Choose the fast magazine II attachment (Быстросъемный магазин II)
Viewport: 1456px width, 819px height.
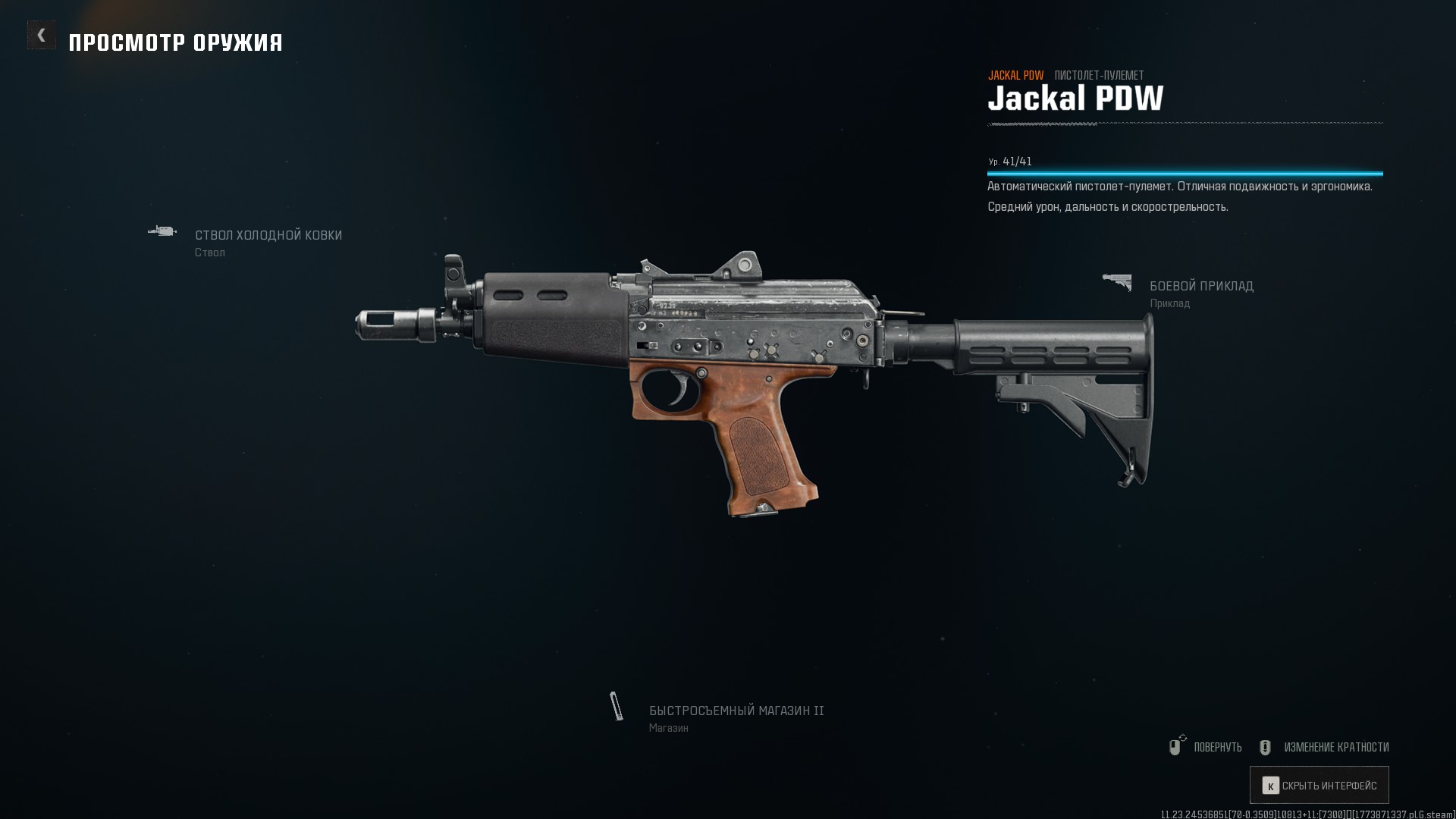point(736,711)
